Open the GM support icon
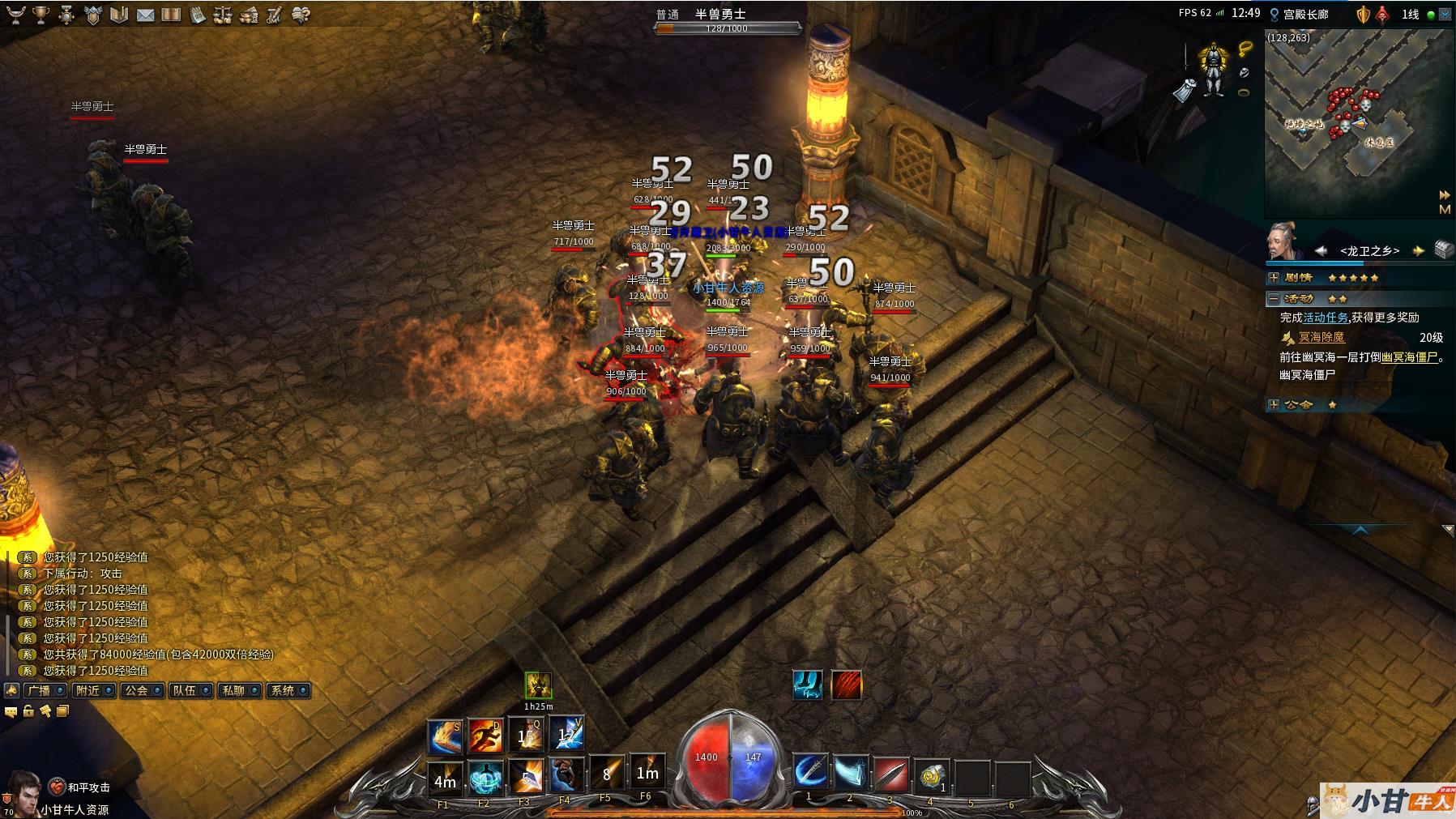Viewport: 1456px width, 819px height. [x=274, y=15]
